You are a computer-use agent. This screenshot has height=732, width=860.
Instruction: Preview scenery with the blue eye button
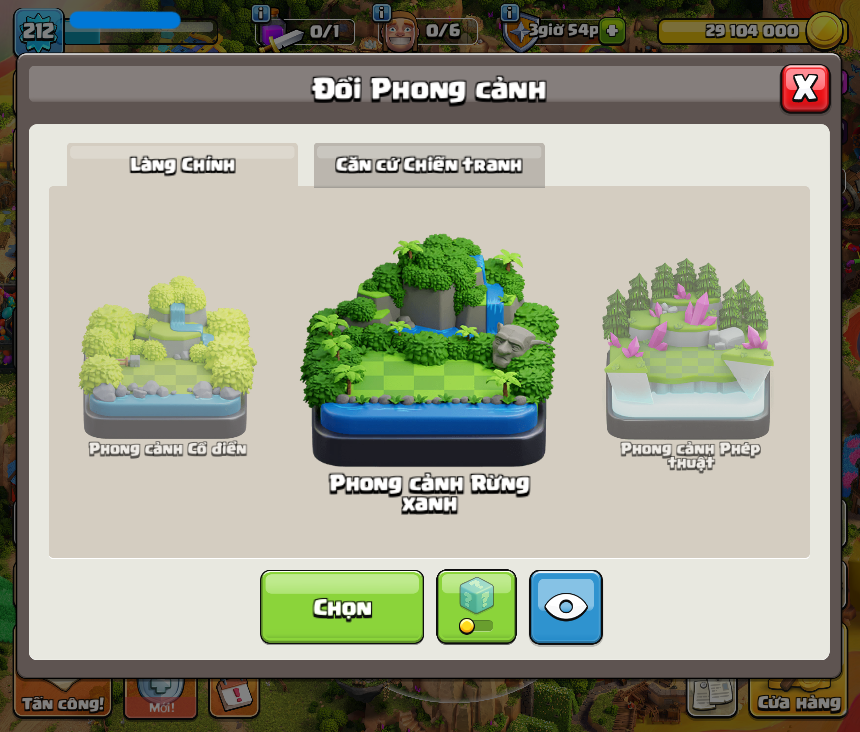[x=566, y=607]
